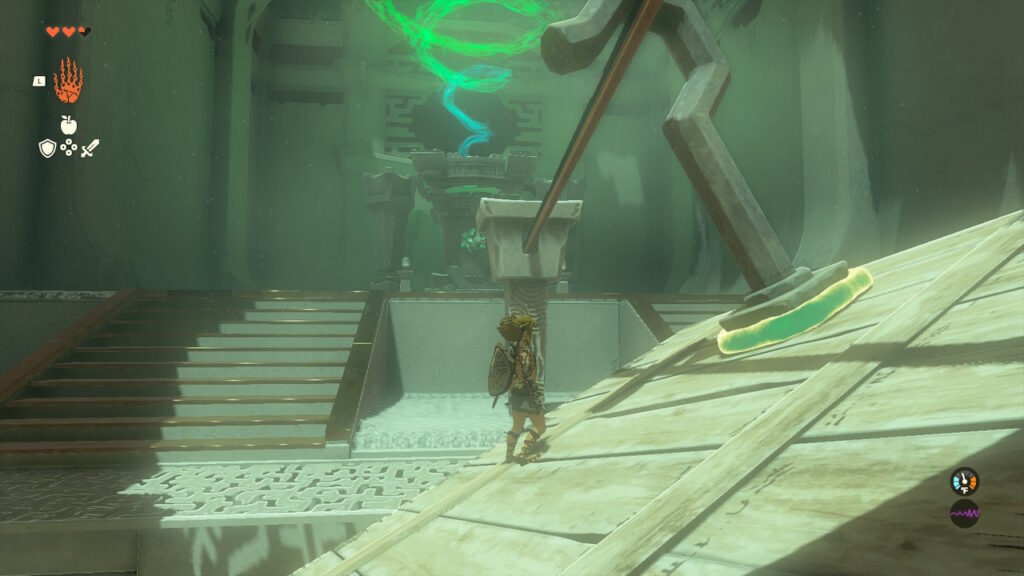Activate the Ultrahand ability hand icon
Screen dimensions: 1024x576
point(68,81)
